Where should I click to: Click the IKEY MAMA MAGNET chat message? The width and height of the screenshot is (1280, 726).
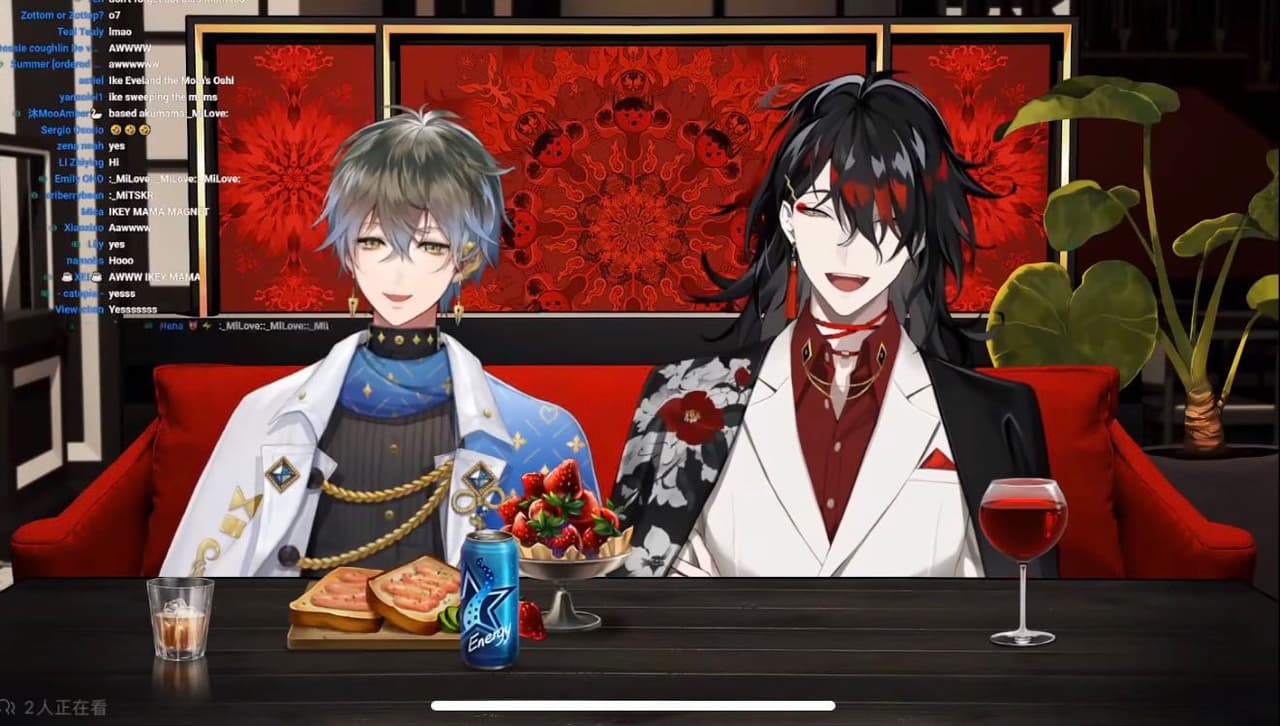155,212
